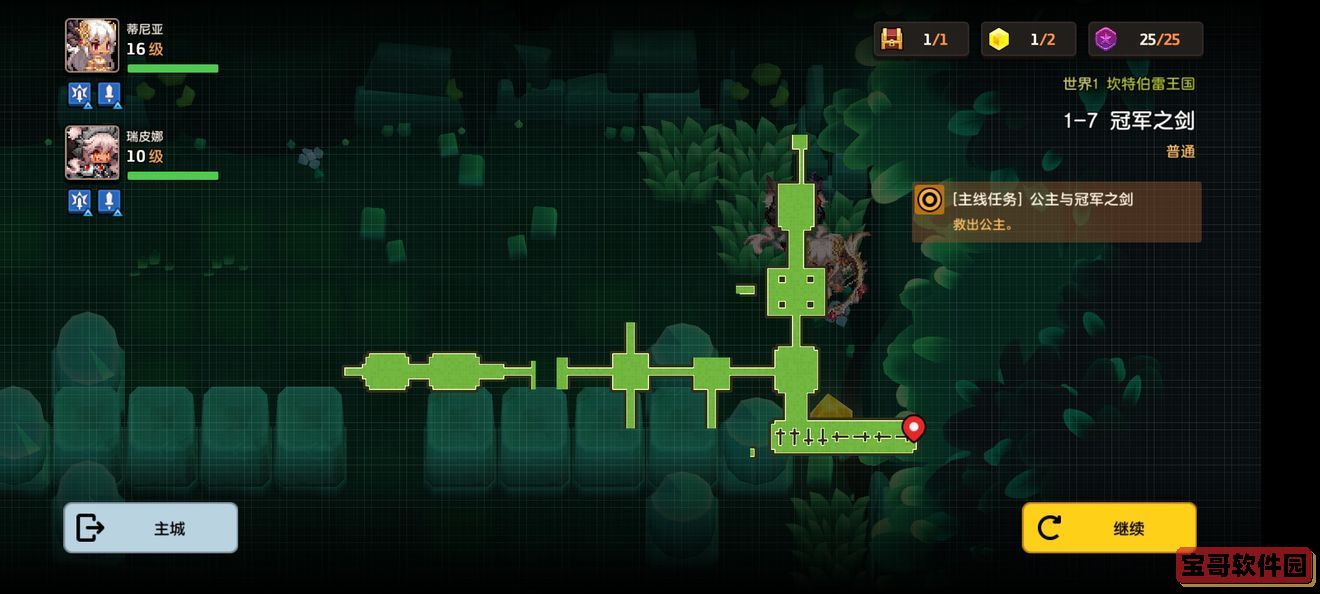Select the 蒂尼亚 hero portrait
The image size is (1320, 594).
pos(92,46)
